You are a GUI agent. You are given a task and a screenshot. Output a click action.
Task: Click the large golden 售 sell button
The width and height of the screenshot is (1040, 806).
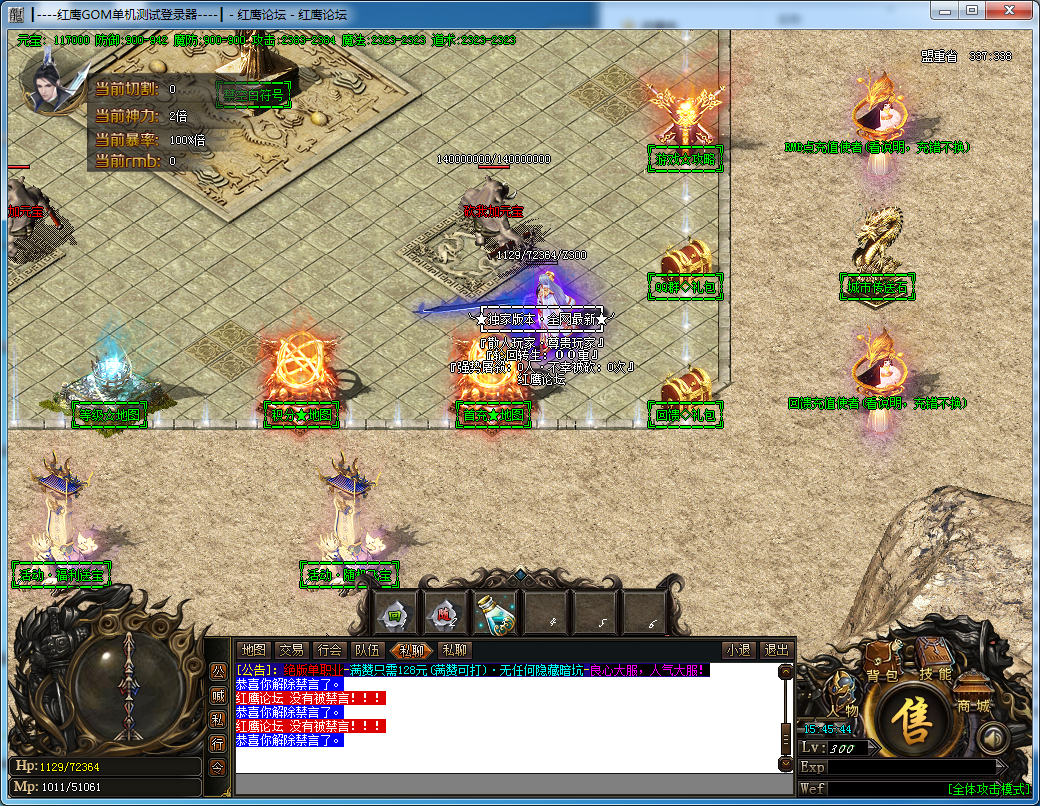tap(911, 721)
